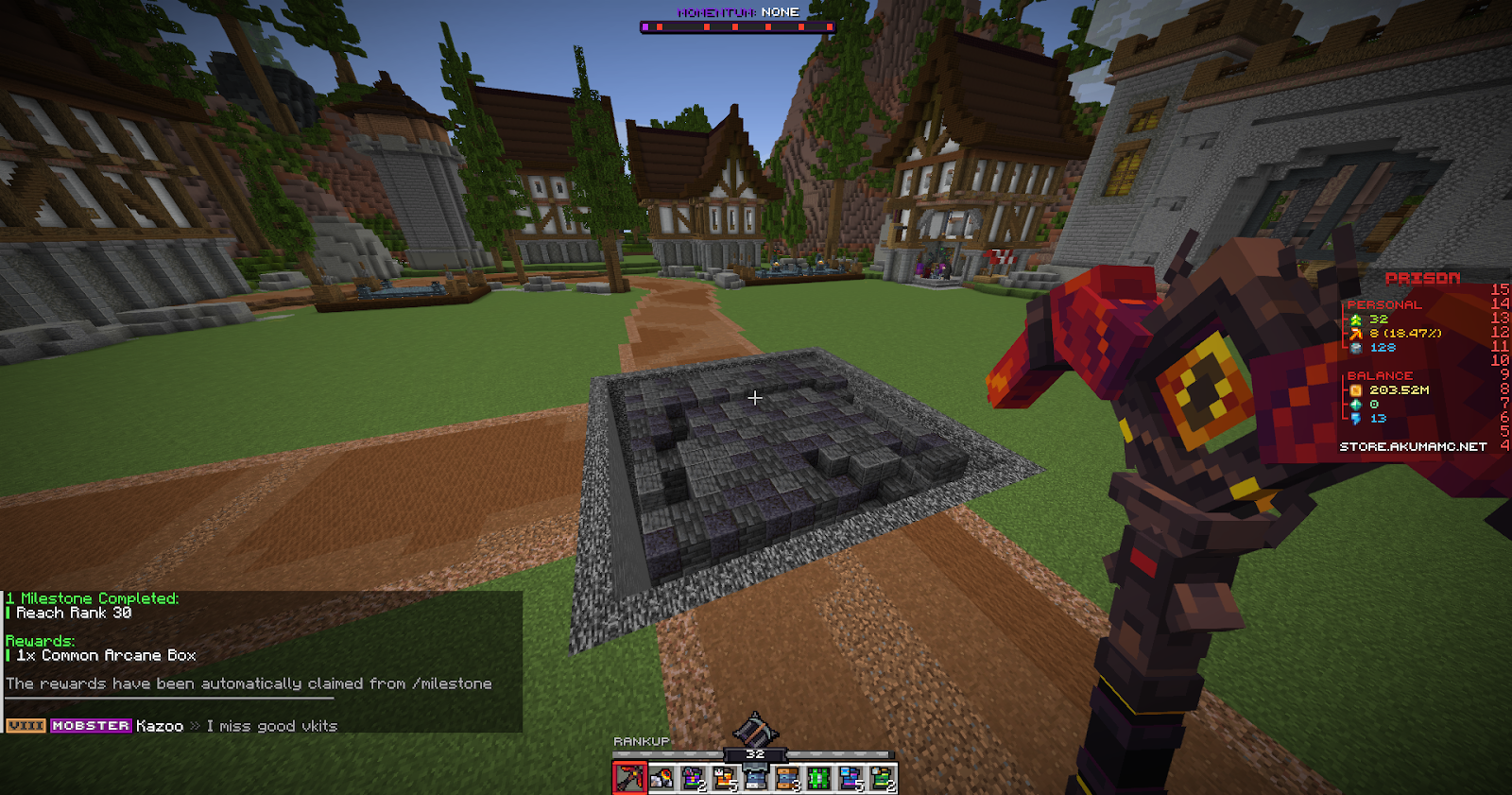Click the rank level icon next to 32
The height and width of the screenshot is (795, 1512).
point(1355,319)
